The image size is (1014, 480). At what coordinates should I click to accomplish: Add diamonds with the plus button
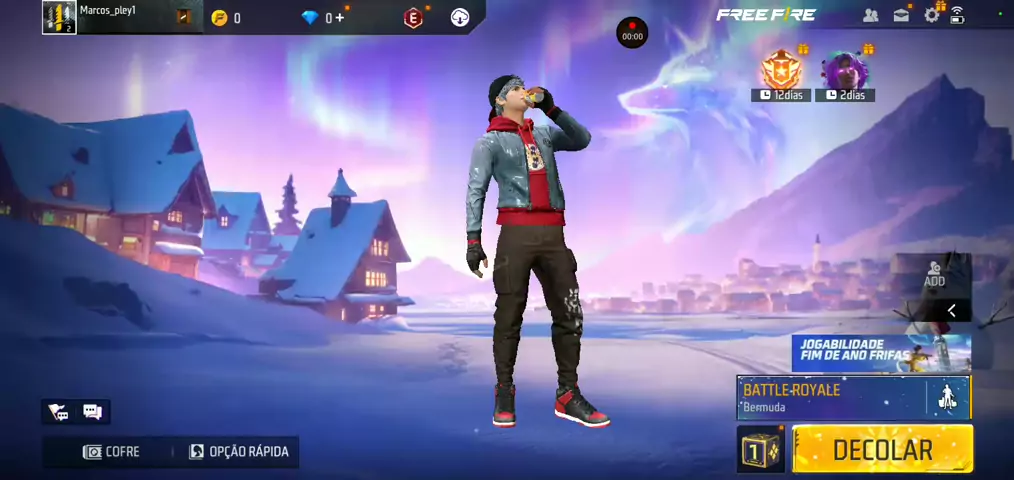click(340, 18)
